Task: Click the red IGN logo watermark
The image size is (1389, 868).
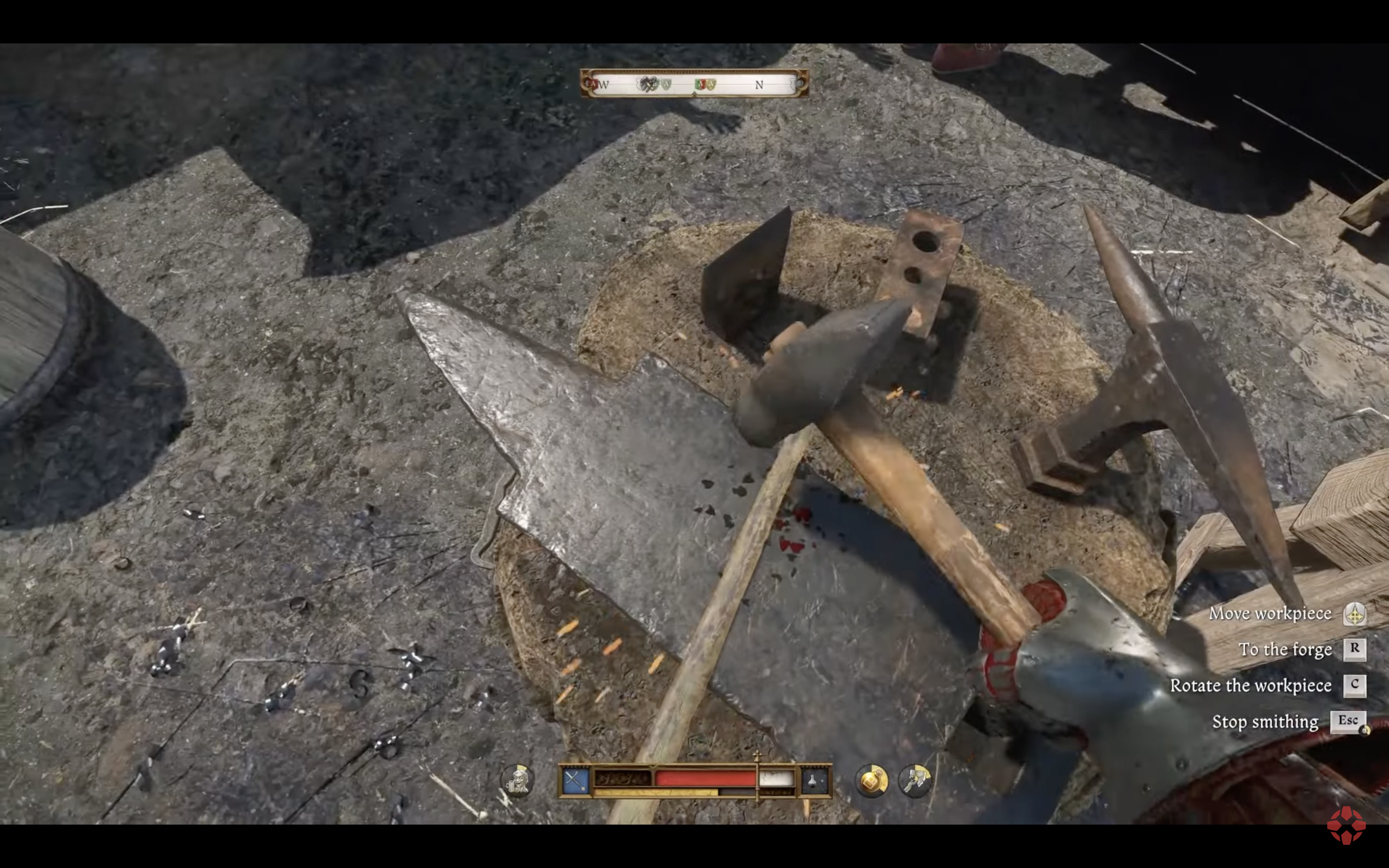Action: point(1346,826)
